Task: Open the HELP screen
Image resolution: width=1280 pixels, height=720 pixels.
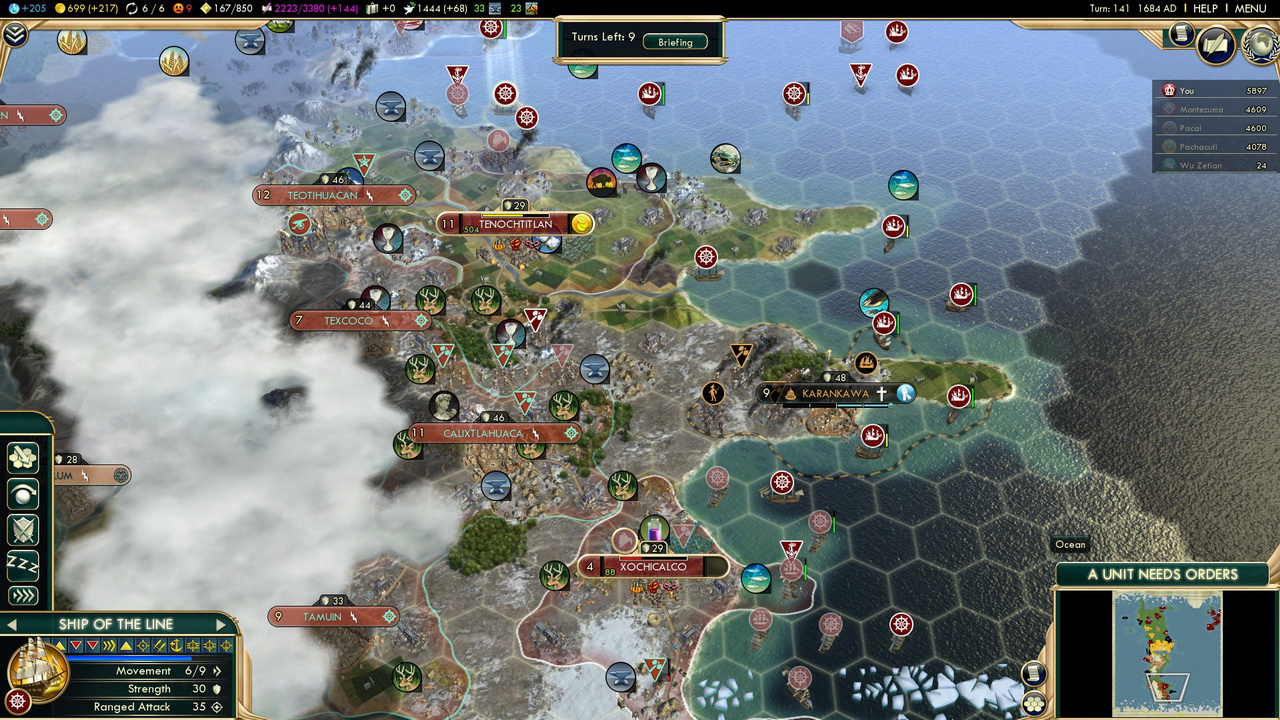Action: click(1205, 8)
